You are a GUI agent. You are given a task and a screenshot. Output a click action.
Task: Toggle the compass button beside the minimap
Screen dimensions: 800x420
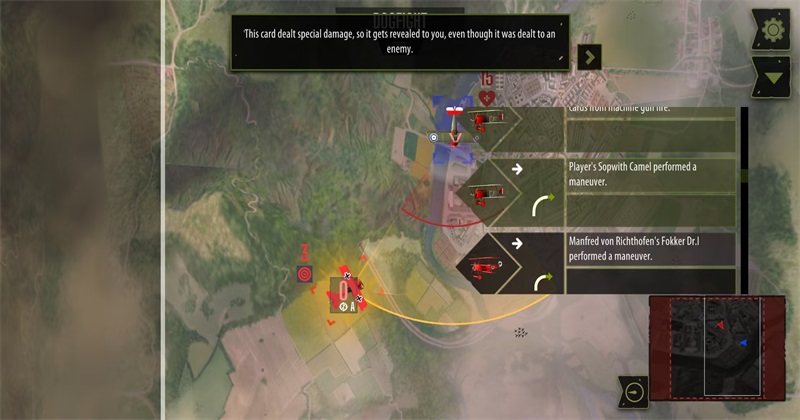[632, 391]
